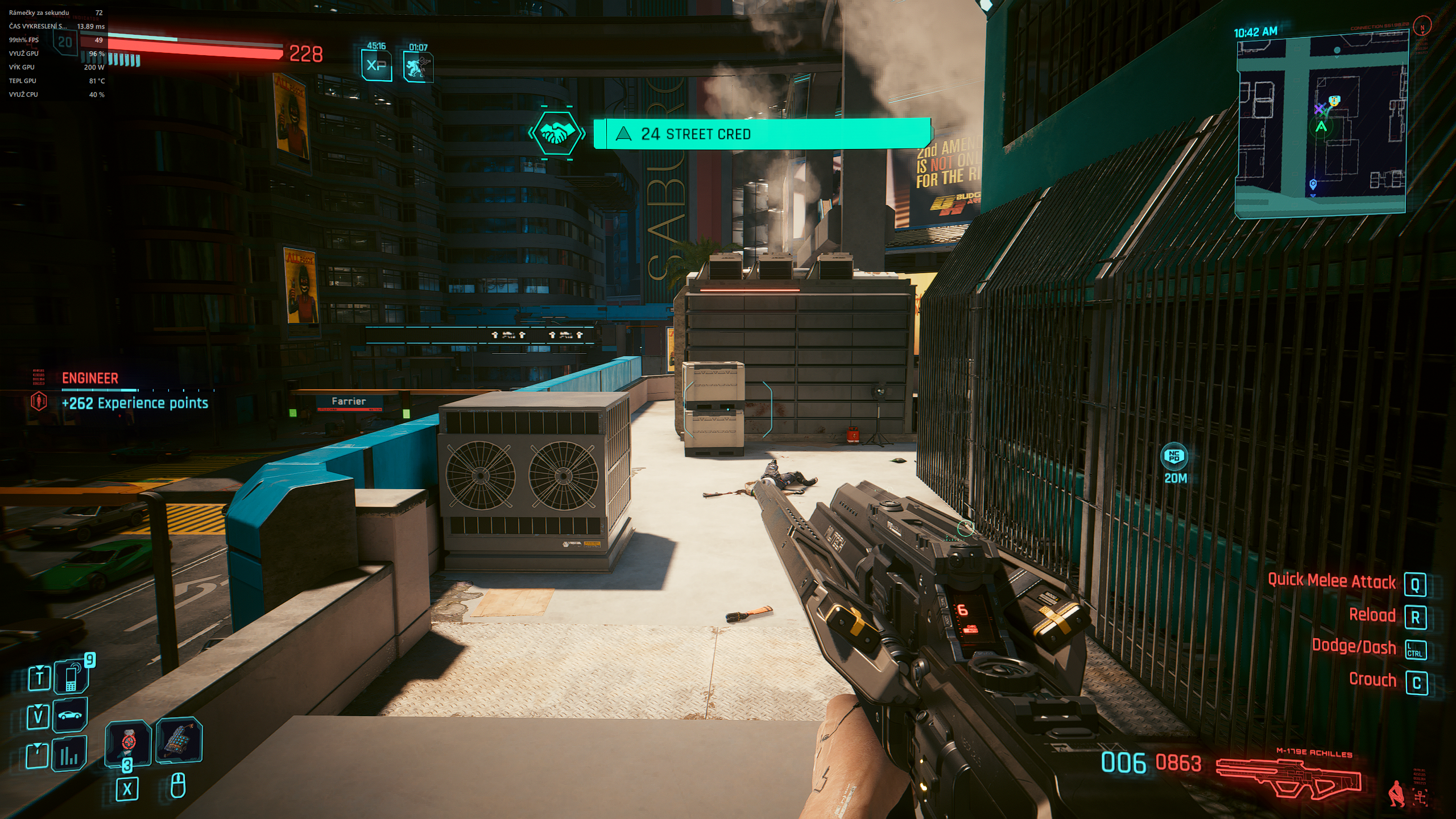This screenshot has height=819, width=1456.
Task: Open the radio signal bars icon
Action: coord(70,755)
